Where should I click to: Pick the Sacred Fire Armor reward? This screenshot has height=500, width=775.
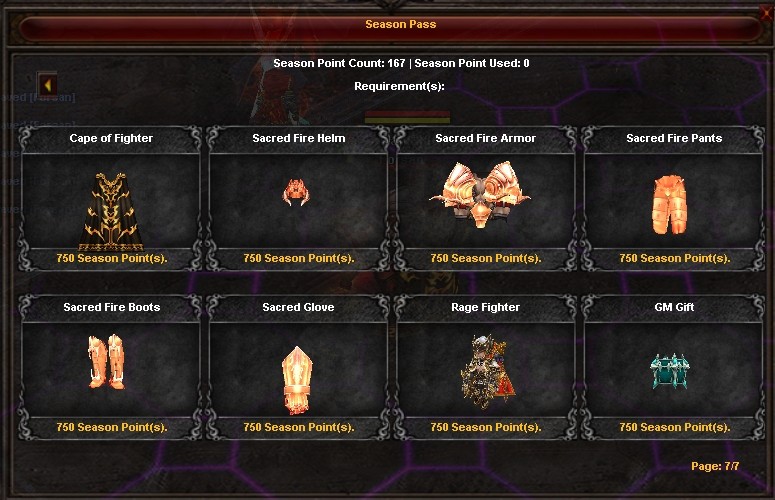486,200
